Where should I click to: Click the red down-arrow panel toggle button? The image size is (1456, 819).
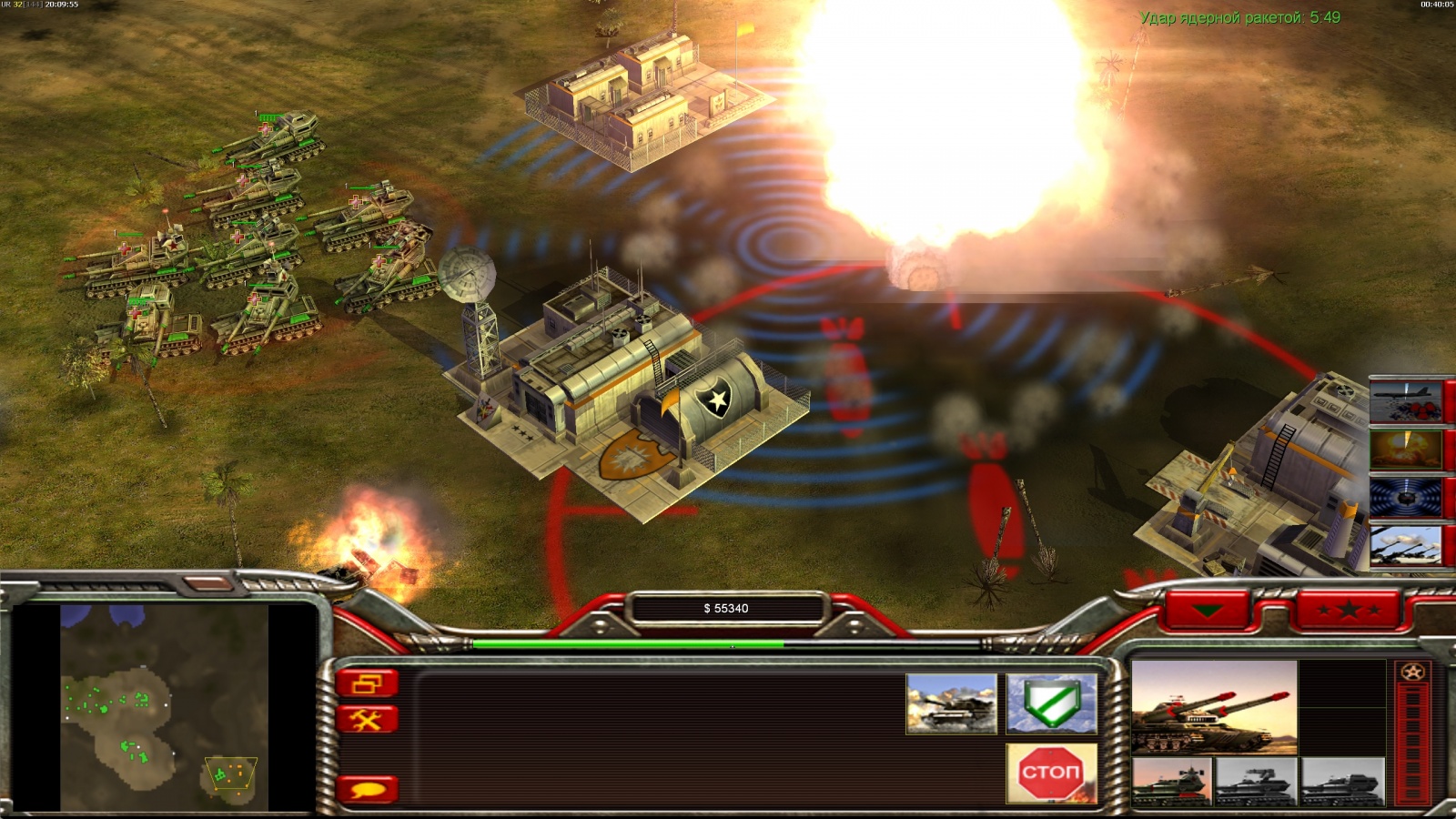click(1208, 610)
